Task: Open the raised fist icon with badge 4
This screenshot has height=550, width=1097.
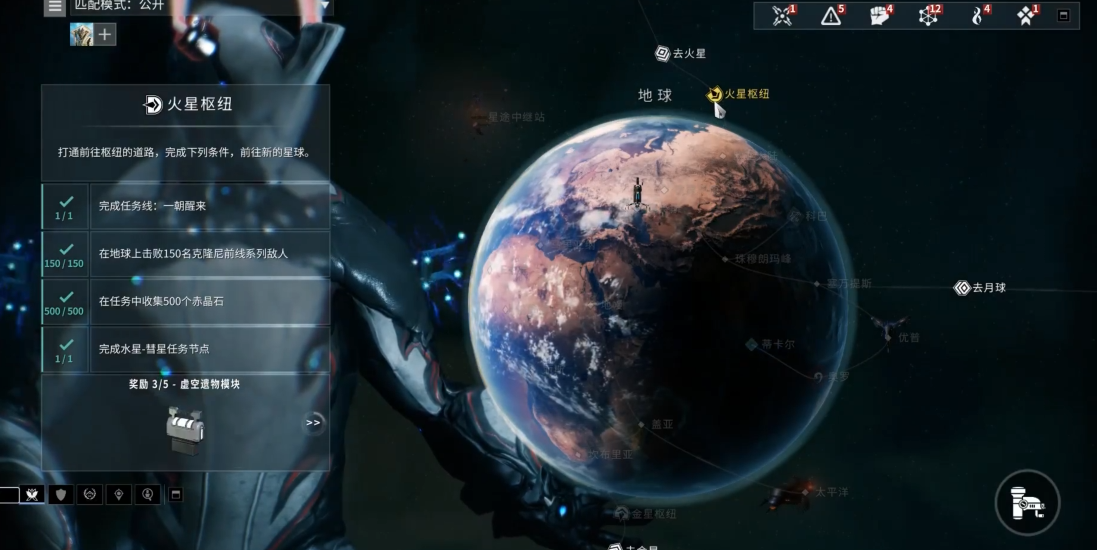Action: pos(879,16)
